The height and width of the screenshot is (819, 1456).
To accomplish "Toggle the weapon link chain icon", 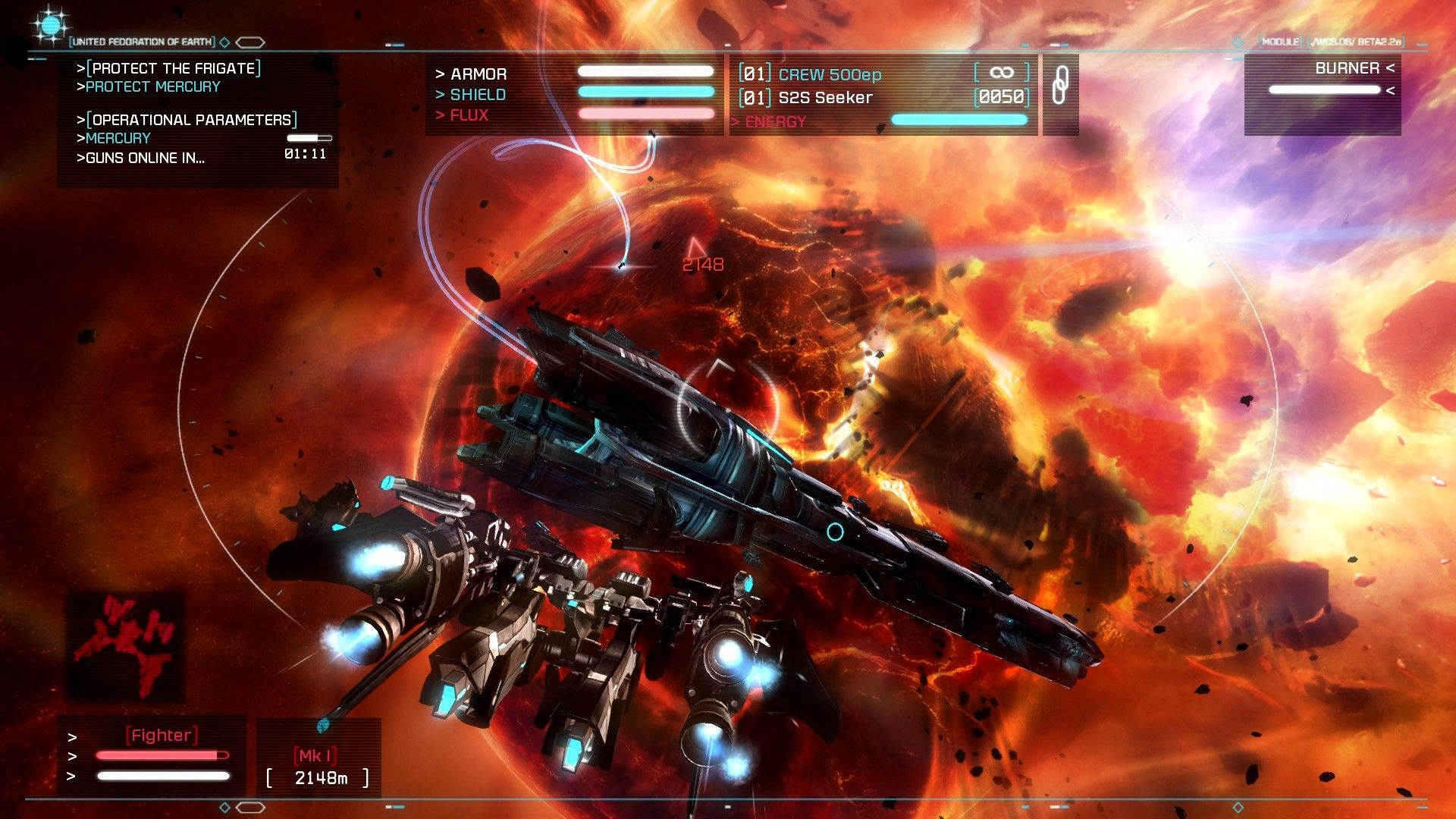I will [1060, 85].
